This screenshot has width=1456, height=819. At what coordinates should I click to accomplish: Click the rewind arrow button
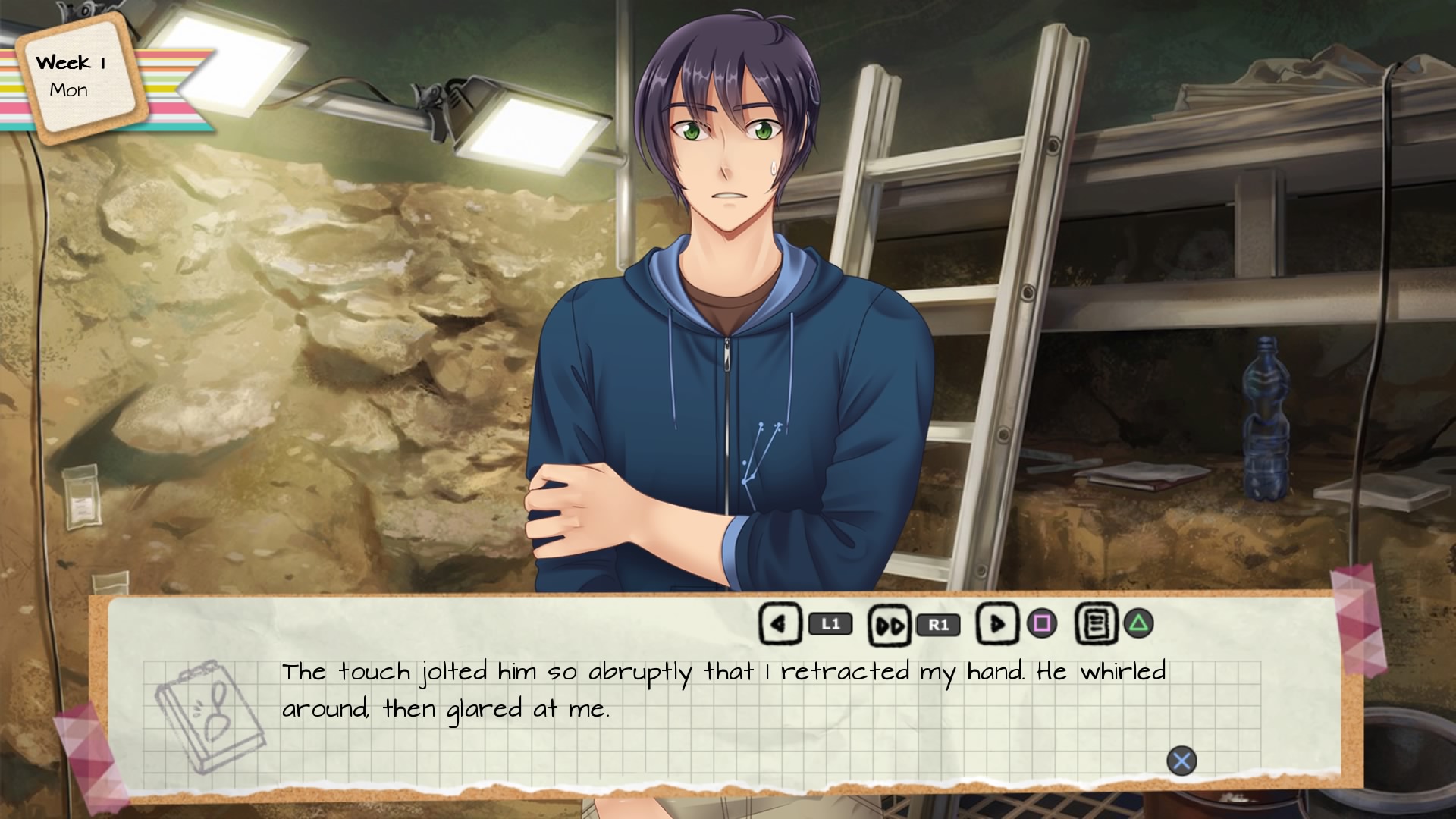click(x=780, y=624)
